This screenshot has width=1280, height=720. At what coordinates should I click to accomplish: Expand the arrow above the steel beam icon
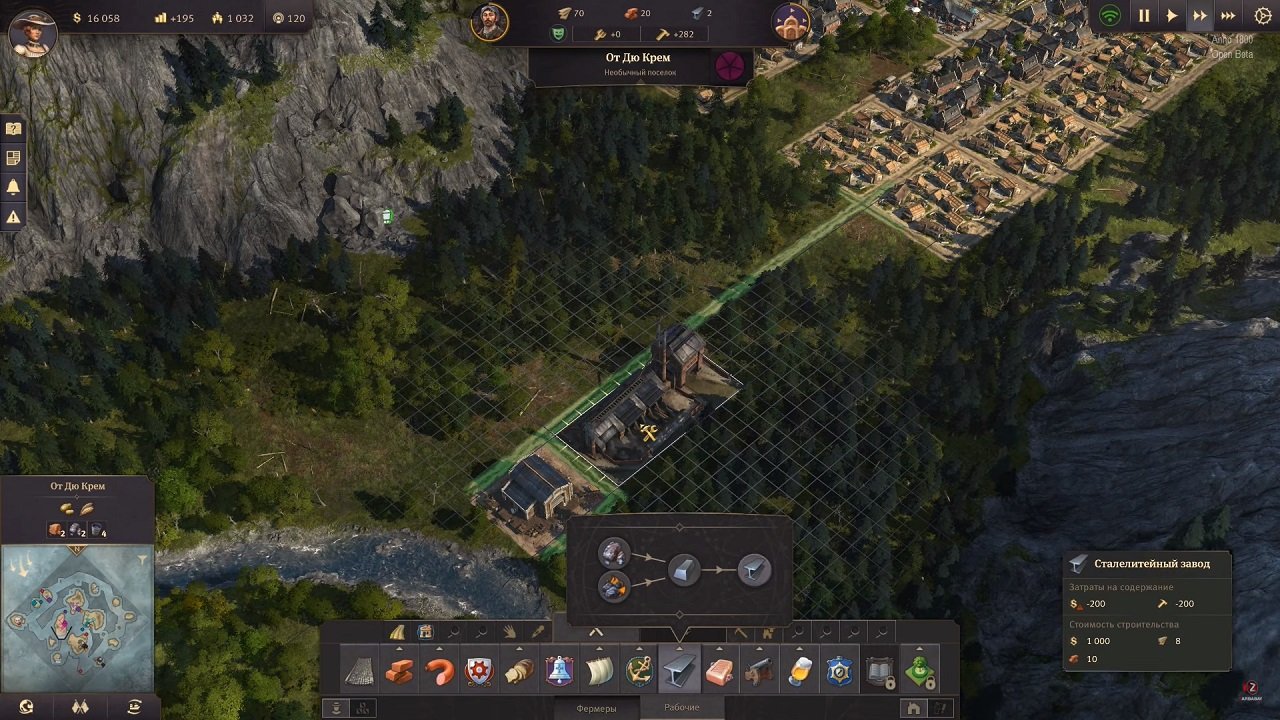[679, 648]
